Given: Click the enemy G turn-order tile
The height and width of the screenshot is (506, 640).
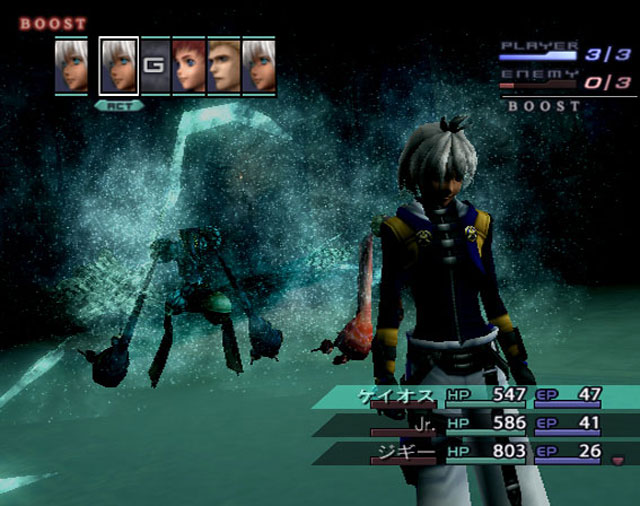Looking at the screenshot, I should pyautogui.click(x=153, y=66).
